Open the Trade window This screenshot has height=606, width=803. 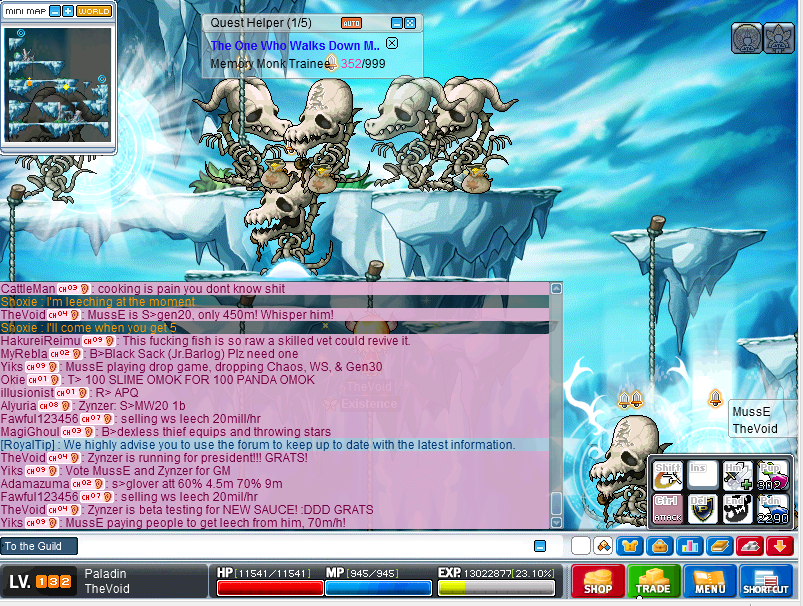coord(654,582)
